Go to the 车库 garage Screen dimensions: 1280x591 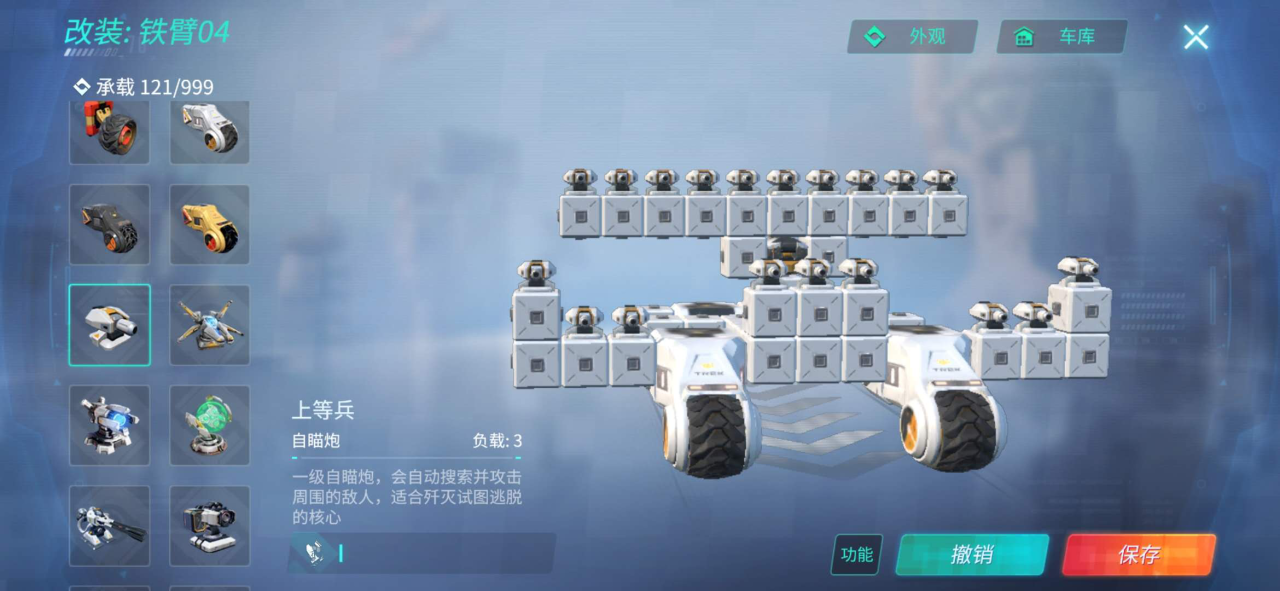pyautogui.click(x=1061, y=37)
